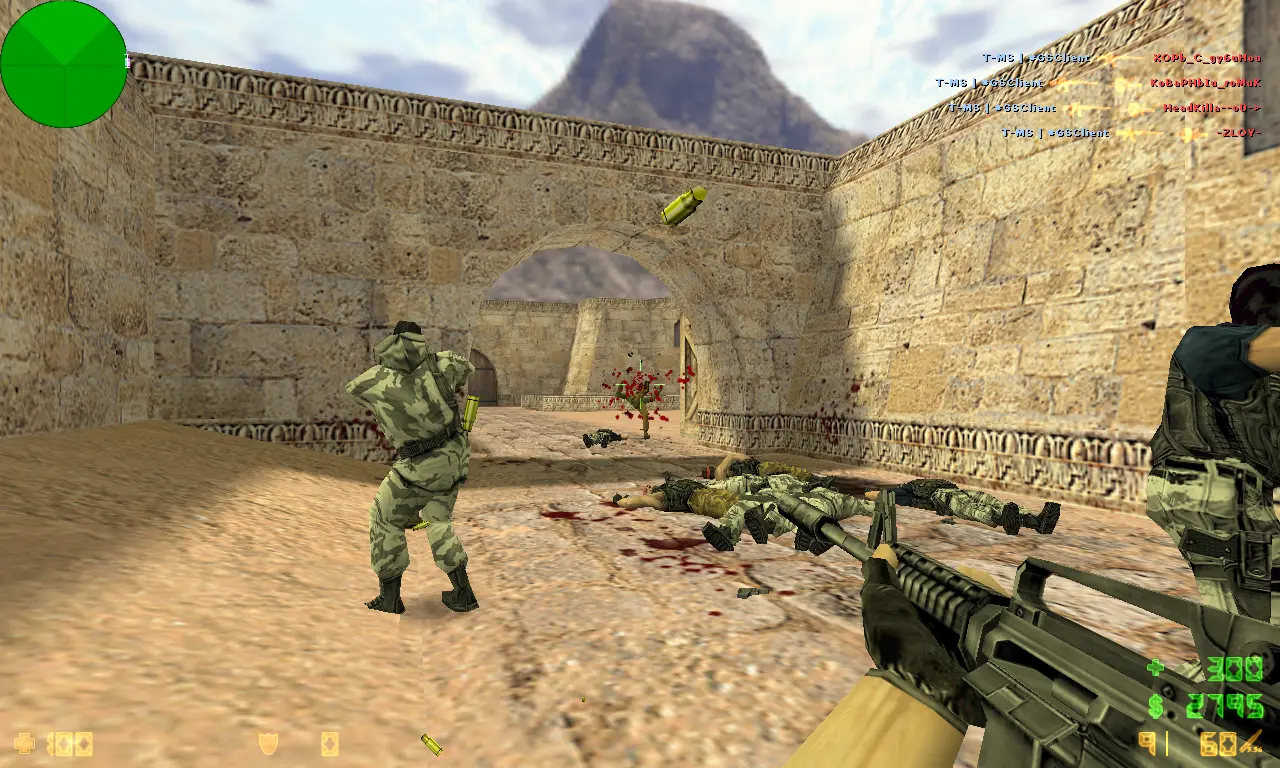Screen dimensions: 1280x768
Task: Select the kill feed entry for -ZLOY-
Action: 1131,133
